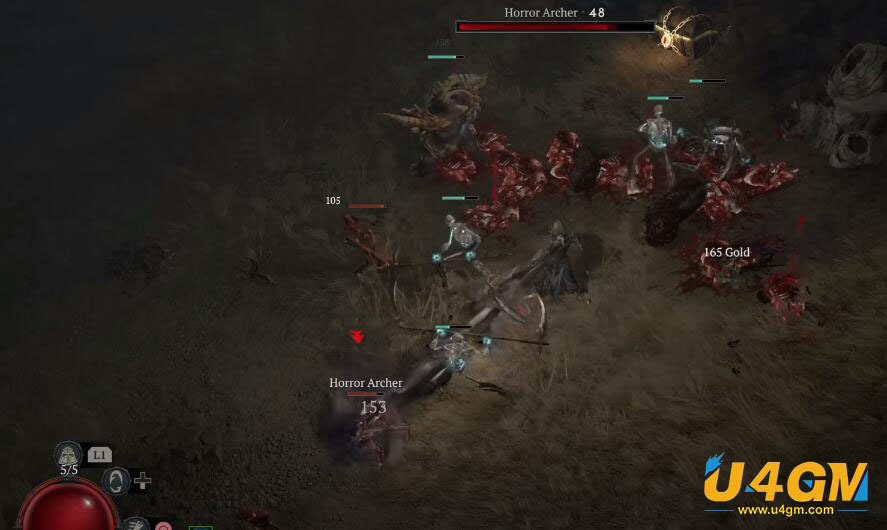Use the healing potion icon showing 5/5

click(68, 456)
